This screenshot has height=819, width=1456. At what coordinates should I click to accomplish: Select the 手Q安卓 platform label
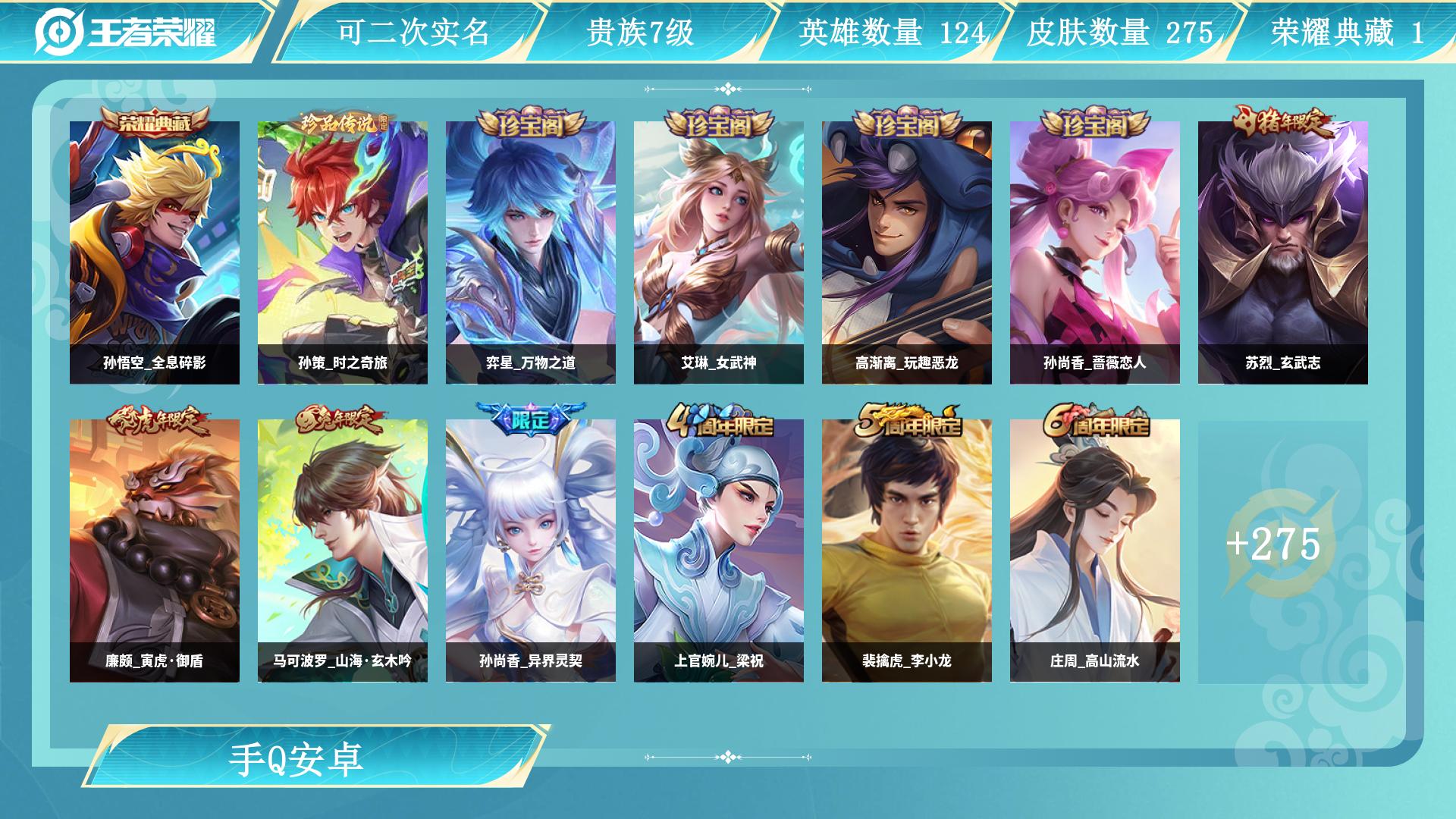pyautogui.click(x=297, y=760)
